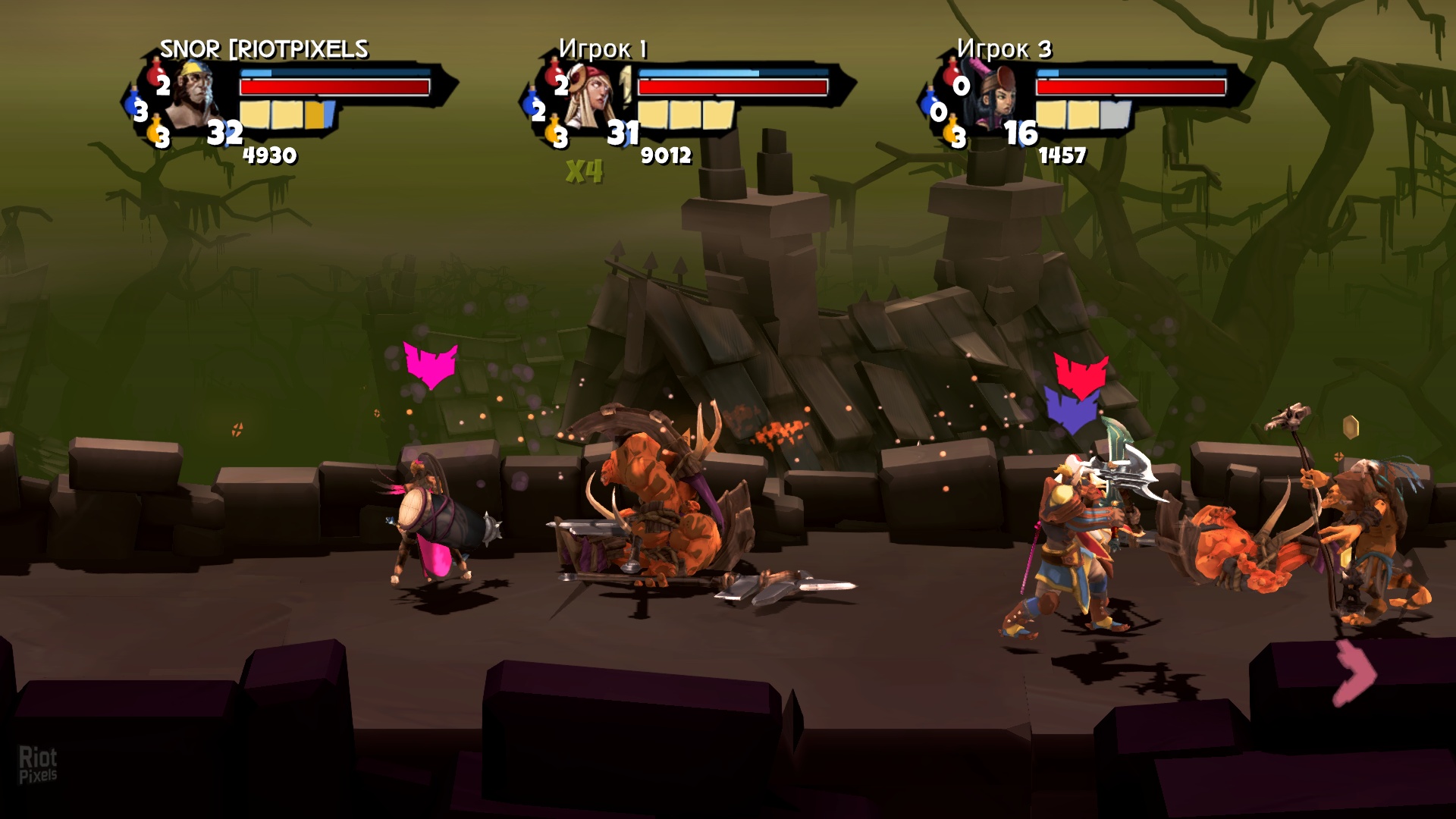Image resolution: width=1456 pixels, height=819 pixels.
Task: Use Игрок 3's blue mana potion
Action: [934, 106]
